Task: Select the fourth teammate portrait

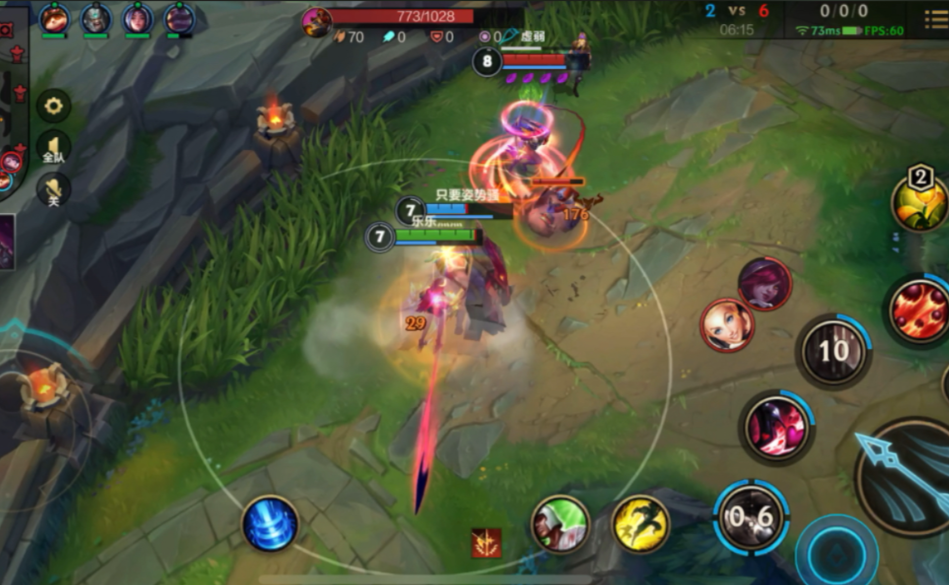Action: [x=180, y=18]
